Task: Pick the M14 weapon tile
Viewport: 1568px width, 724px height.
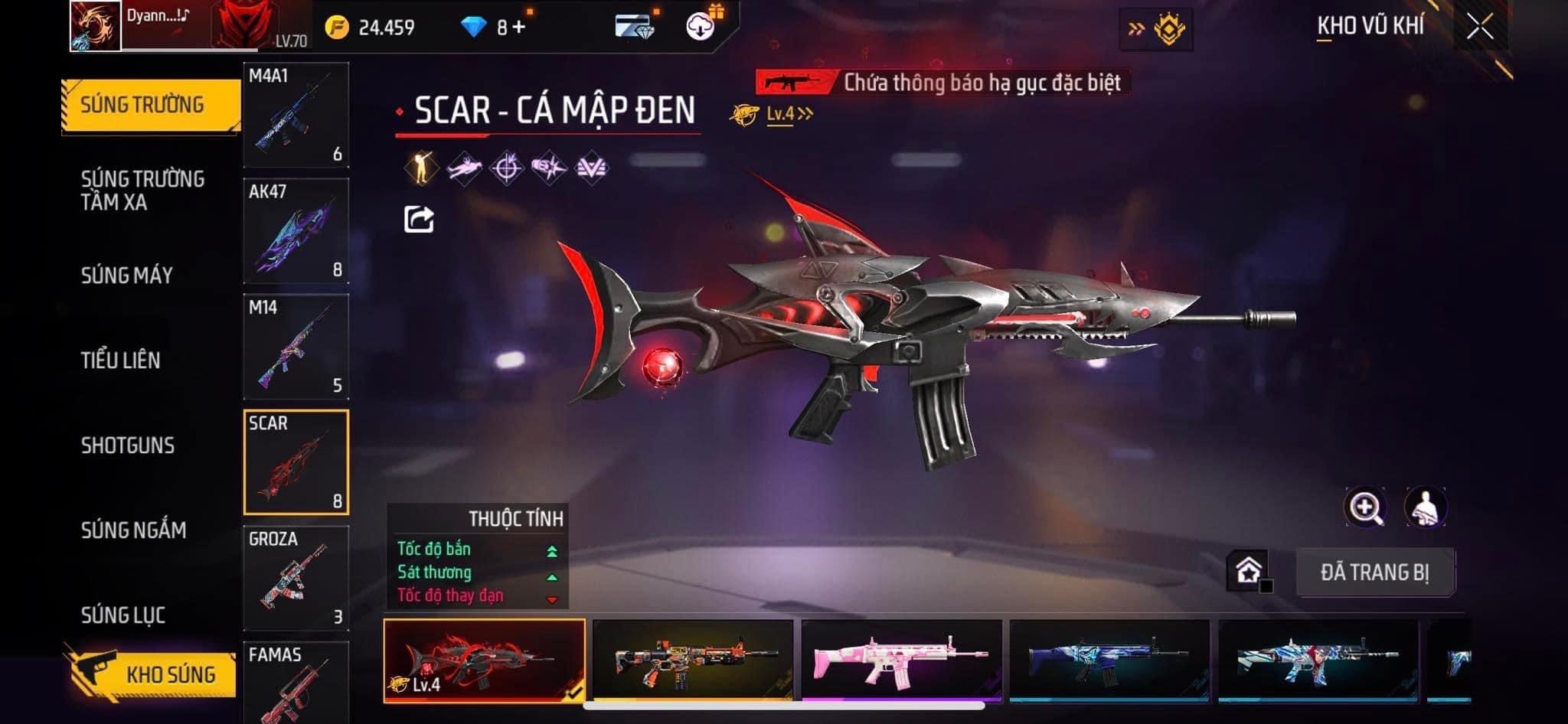Action: pyautogui.click(x=296, y=347)
